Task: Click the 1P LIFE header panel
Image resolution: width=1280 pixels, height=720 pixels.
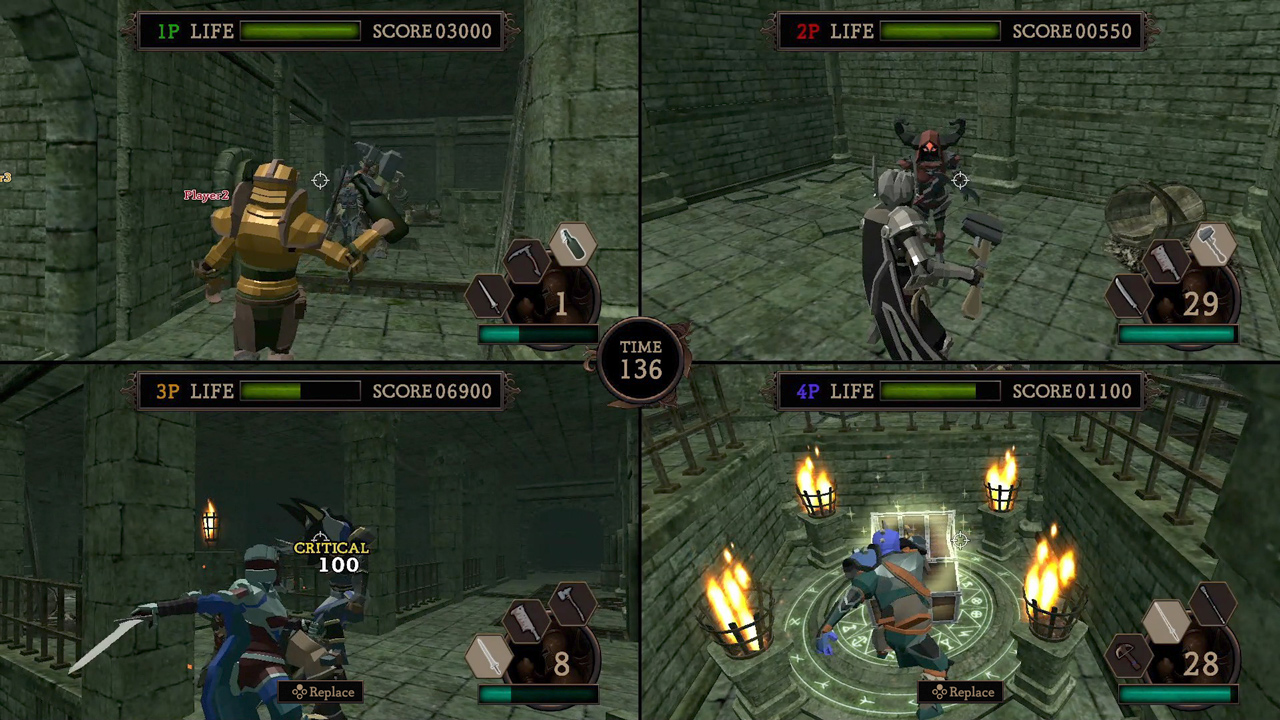Action: click(x=250, y=31)
